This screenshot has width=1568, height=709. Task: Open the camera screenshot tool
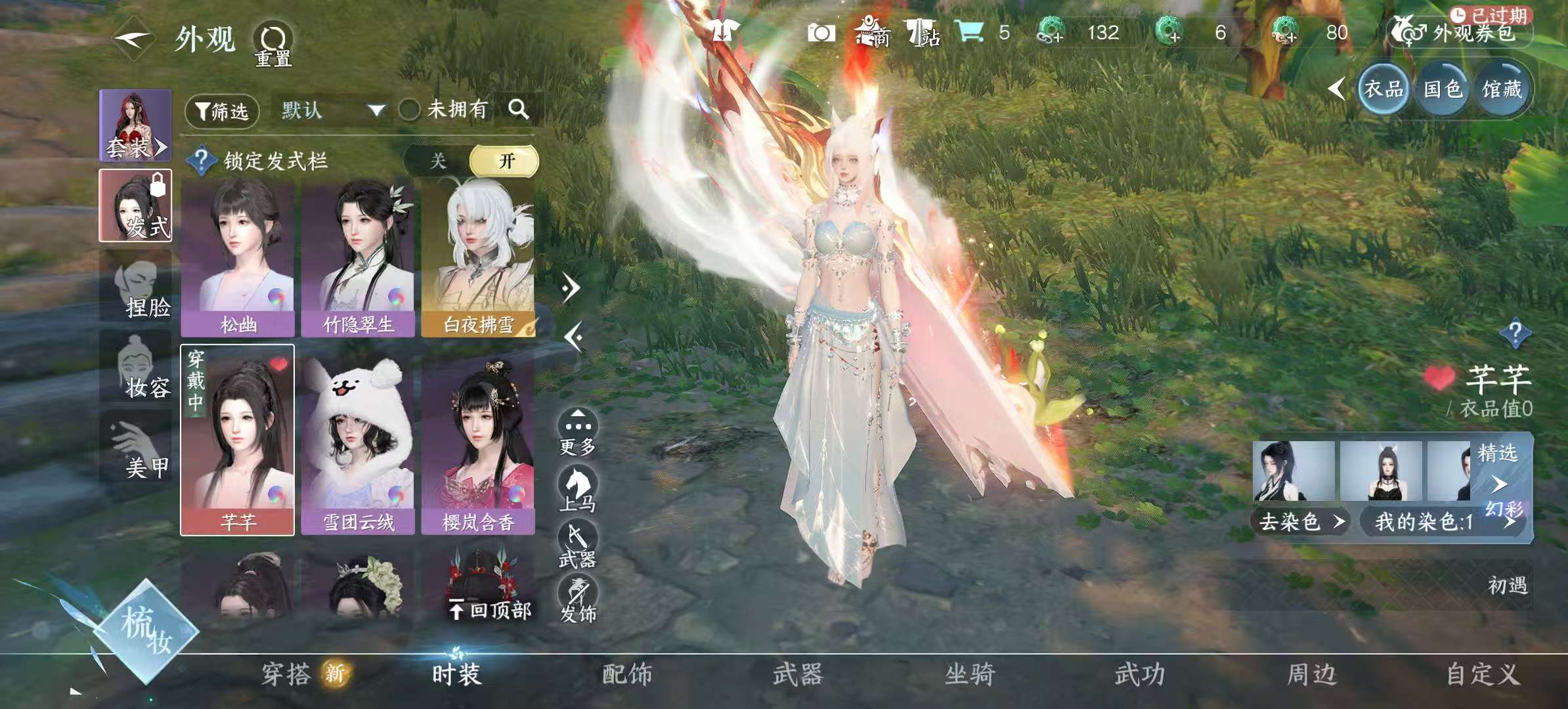point(821,31)
